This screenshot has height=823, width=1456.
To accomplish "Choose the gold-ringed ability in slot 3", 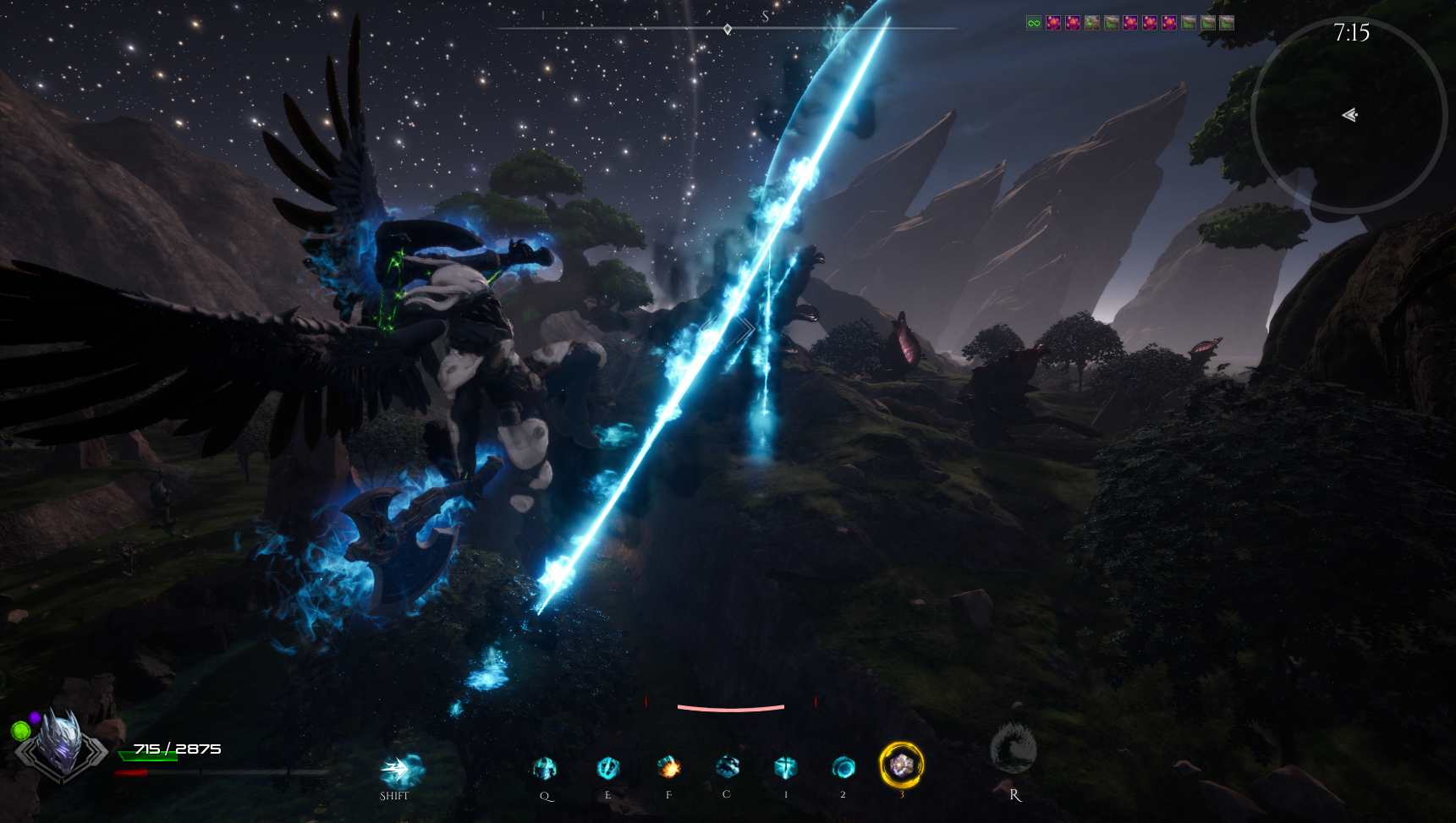I will pyautogui.click(x=901, y=765).
